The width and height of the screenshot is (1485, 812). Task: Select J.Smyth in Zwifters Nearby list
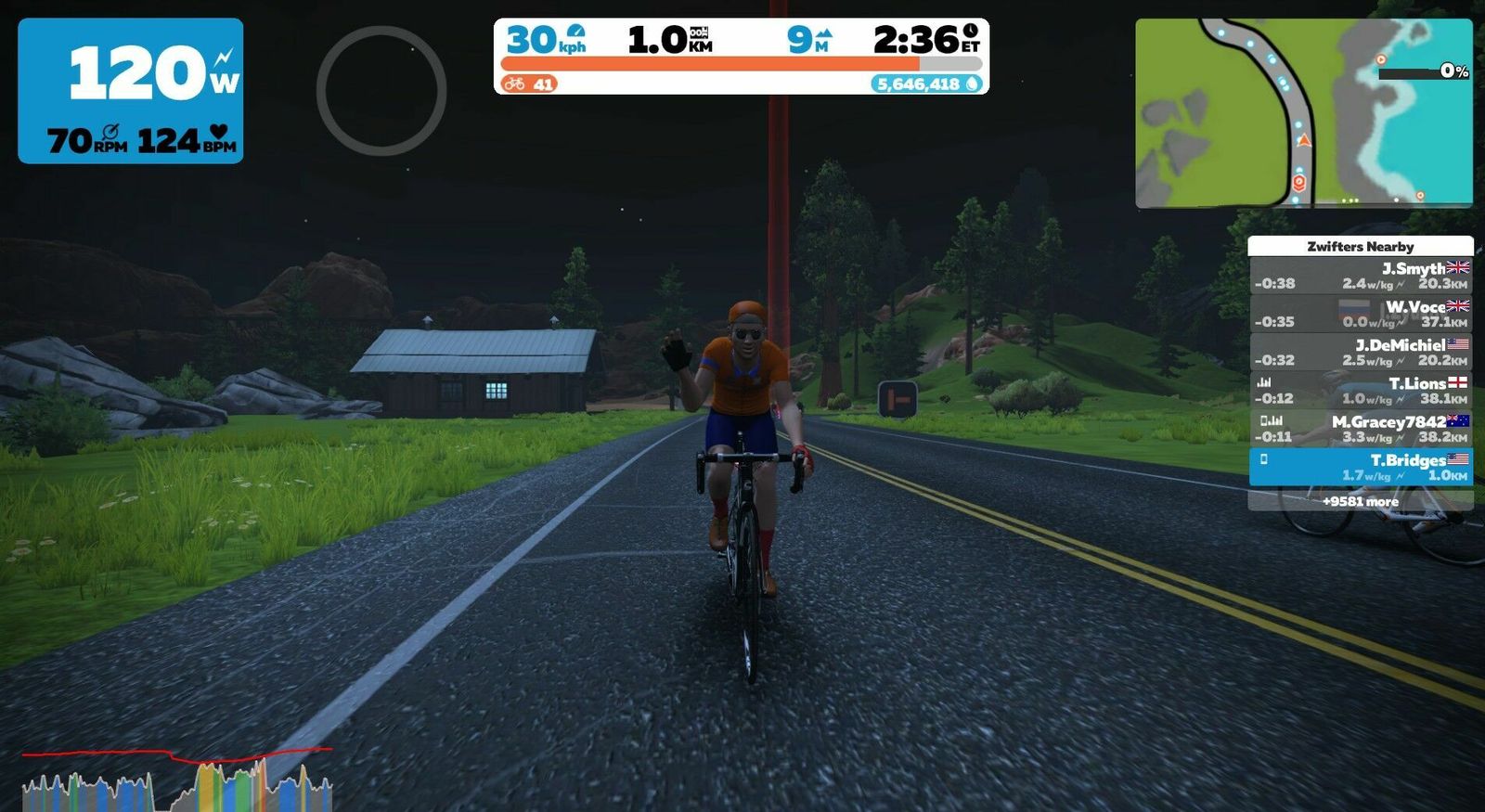tap(1361, 276)
